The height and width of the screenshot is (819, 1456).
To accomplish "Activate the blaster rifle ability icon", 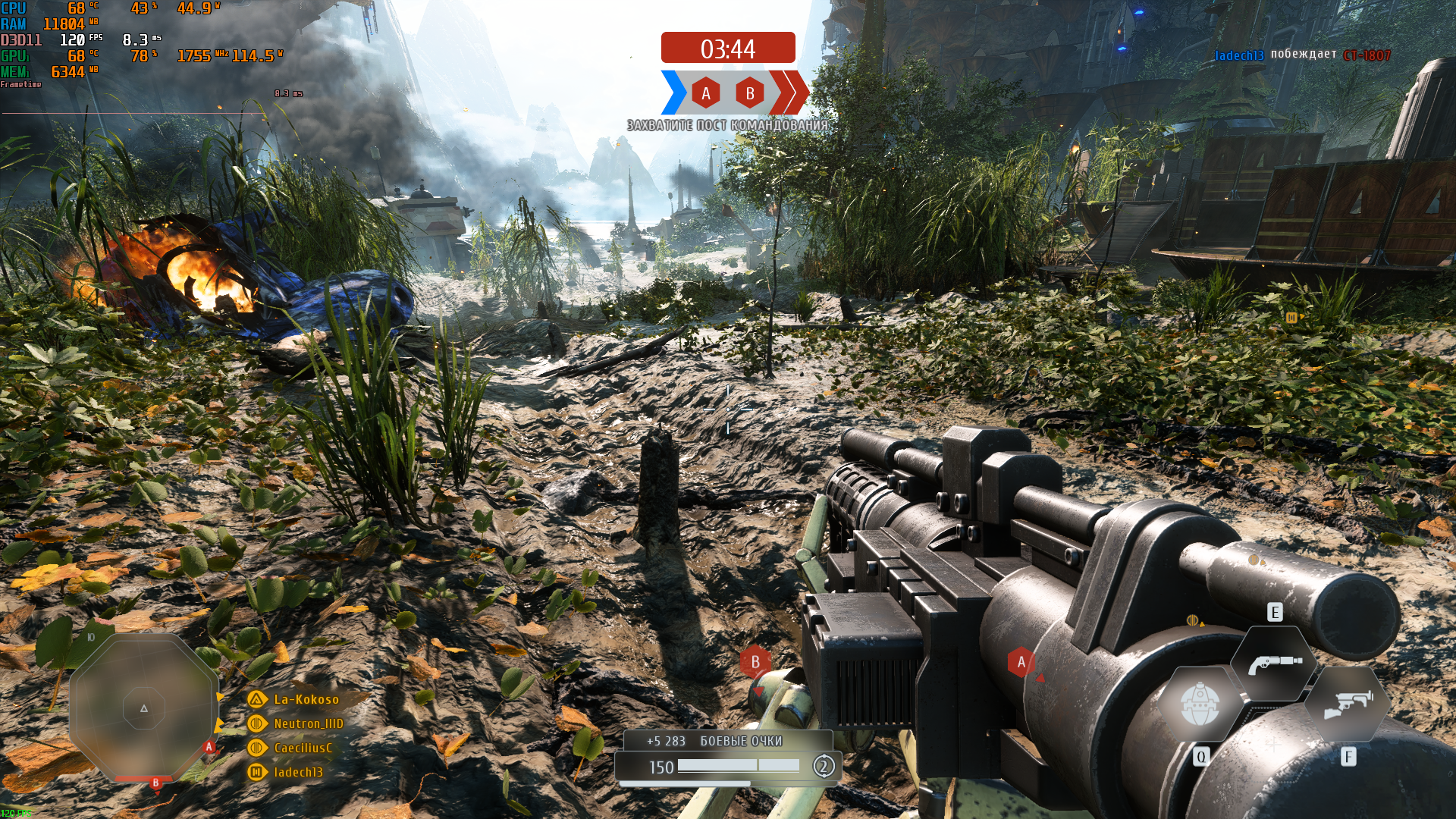I will 1348,704.
